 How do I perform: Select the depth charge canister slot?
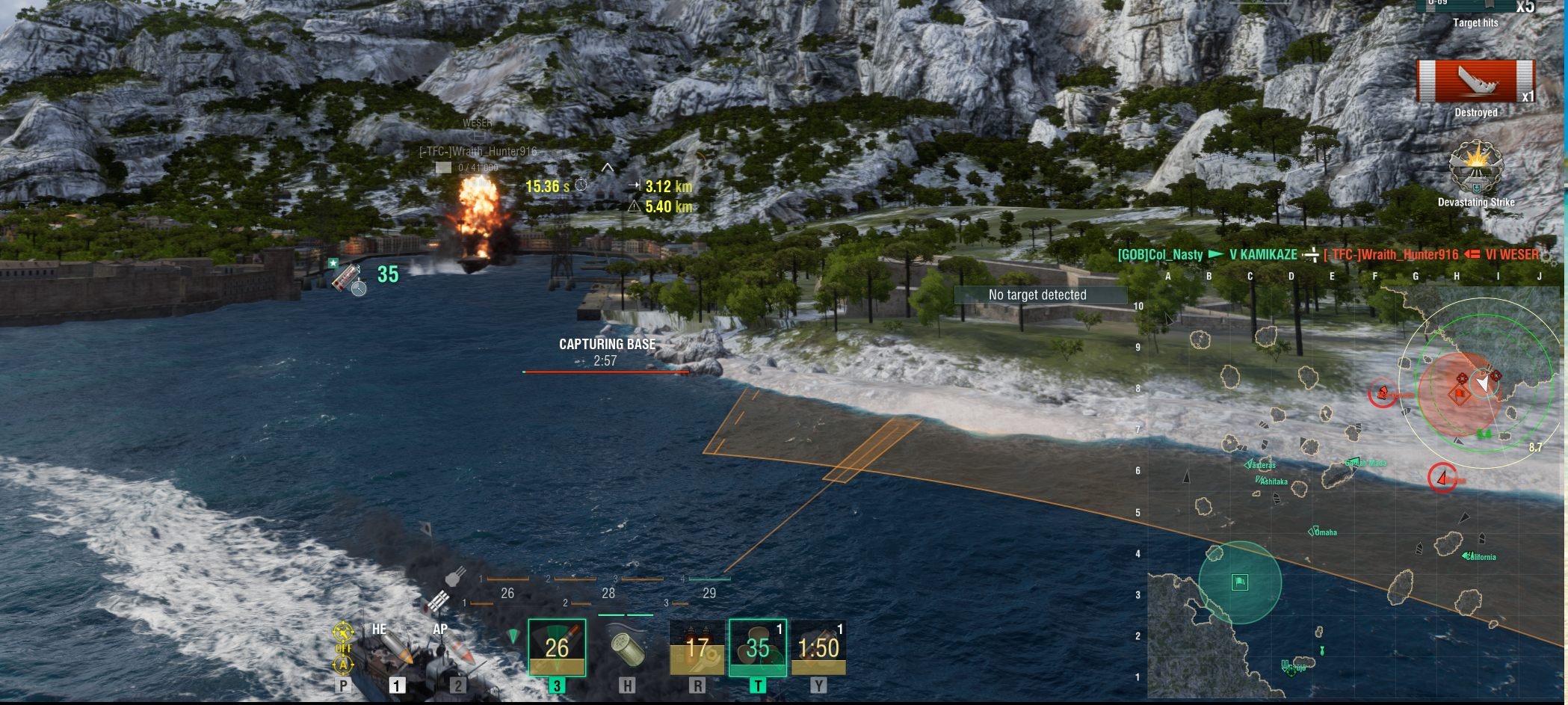pyautogui.click(x=627, y=647)
